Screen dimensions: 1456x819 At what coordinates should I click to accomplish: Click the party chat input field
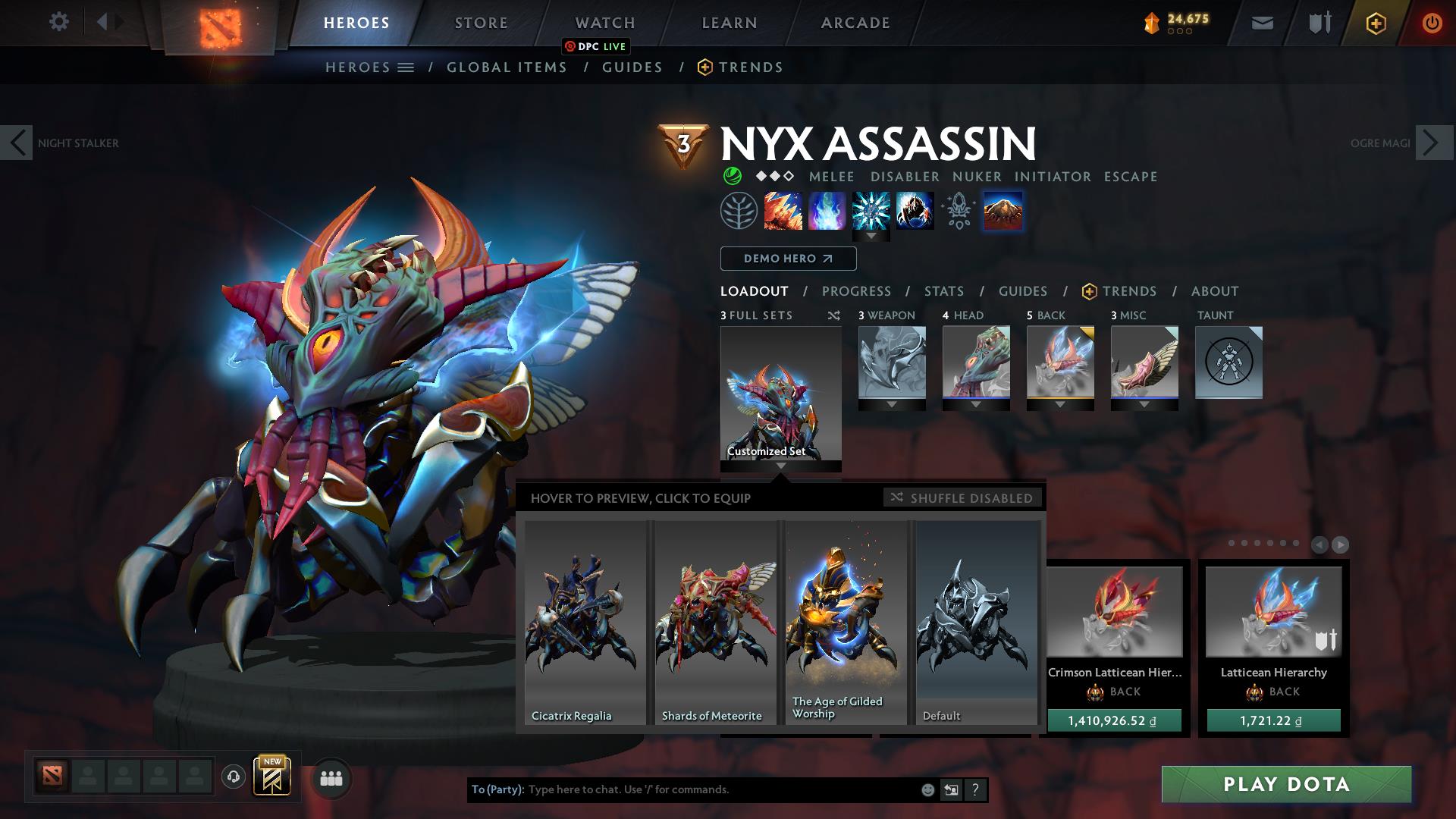coord(720,789)
